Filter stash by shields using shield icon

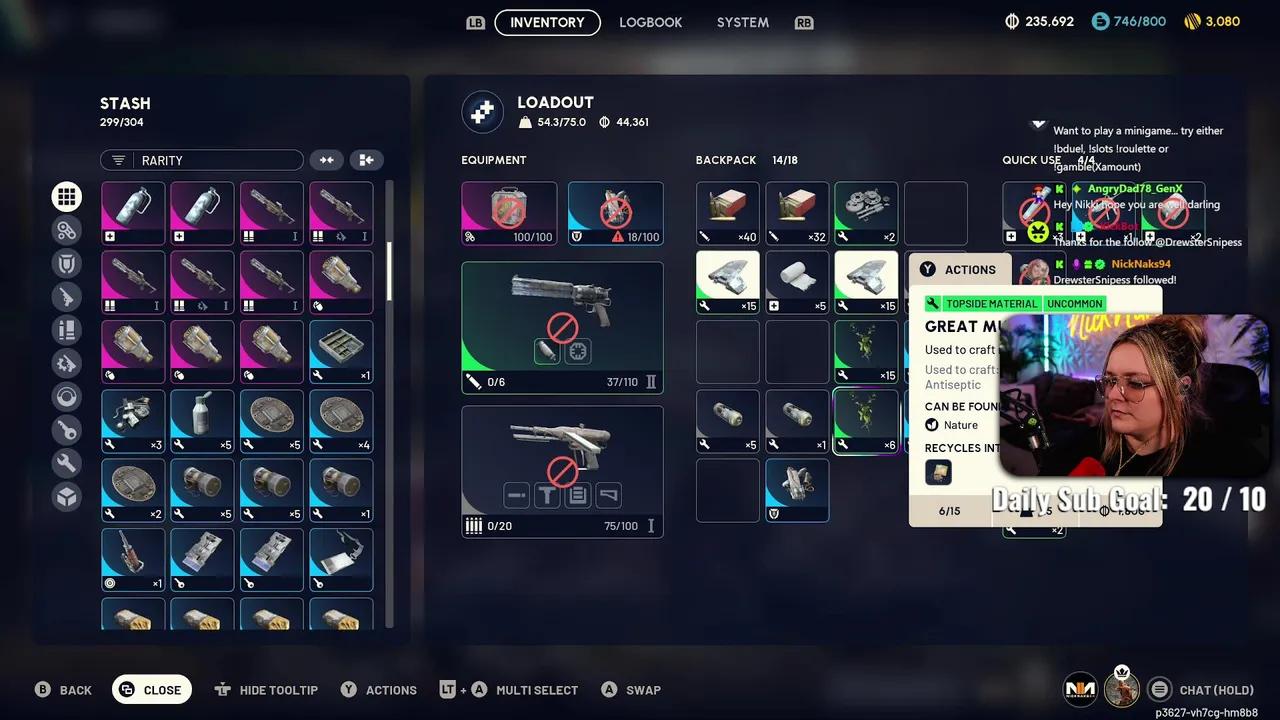[67, 263]
